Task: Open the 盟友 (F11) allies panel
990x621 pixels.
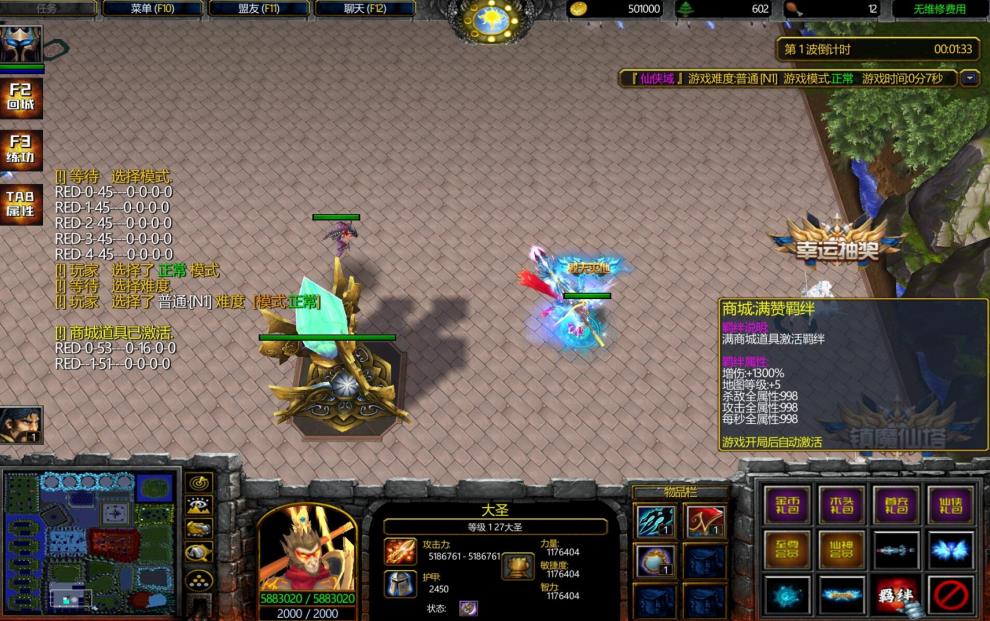Action: click(257, 9)
